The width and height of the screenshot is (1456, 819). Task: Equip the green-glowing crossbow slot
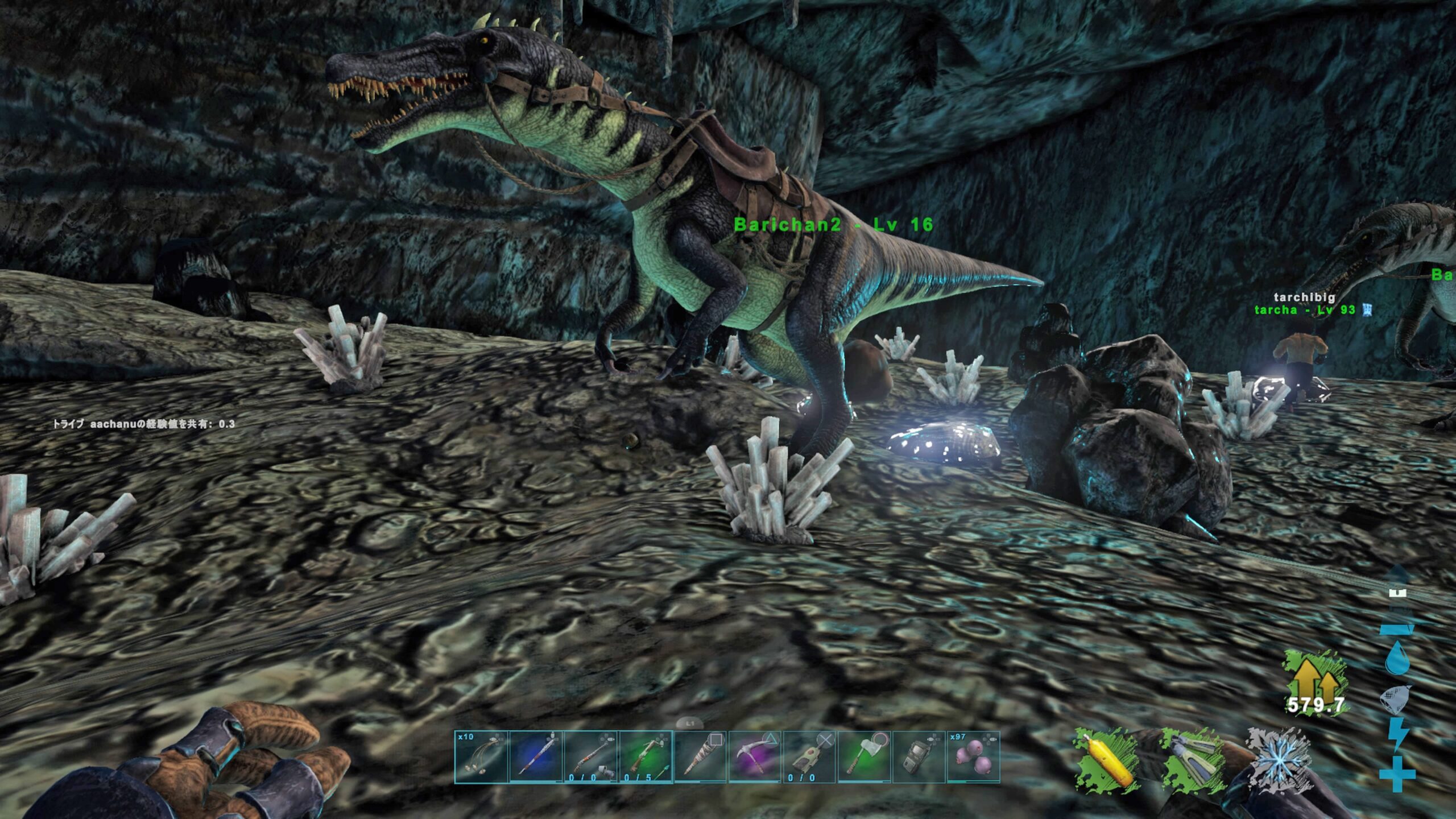645,757
